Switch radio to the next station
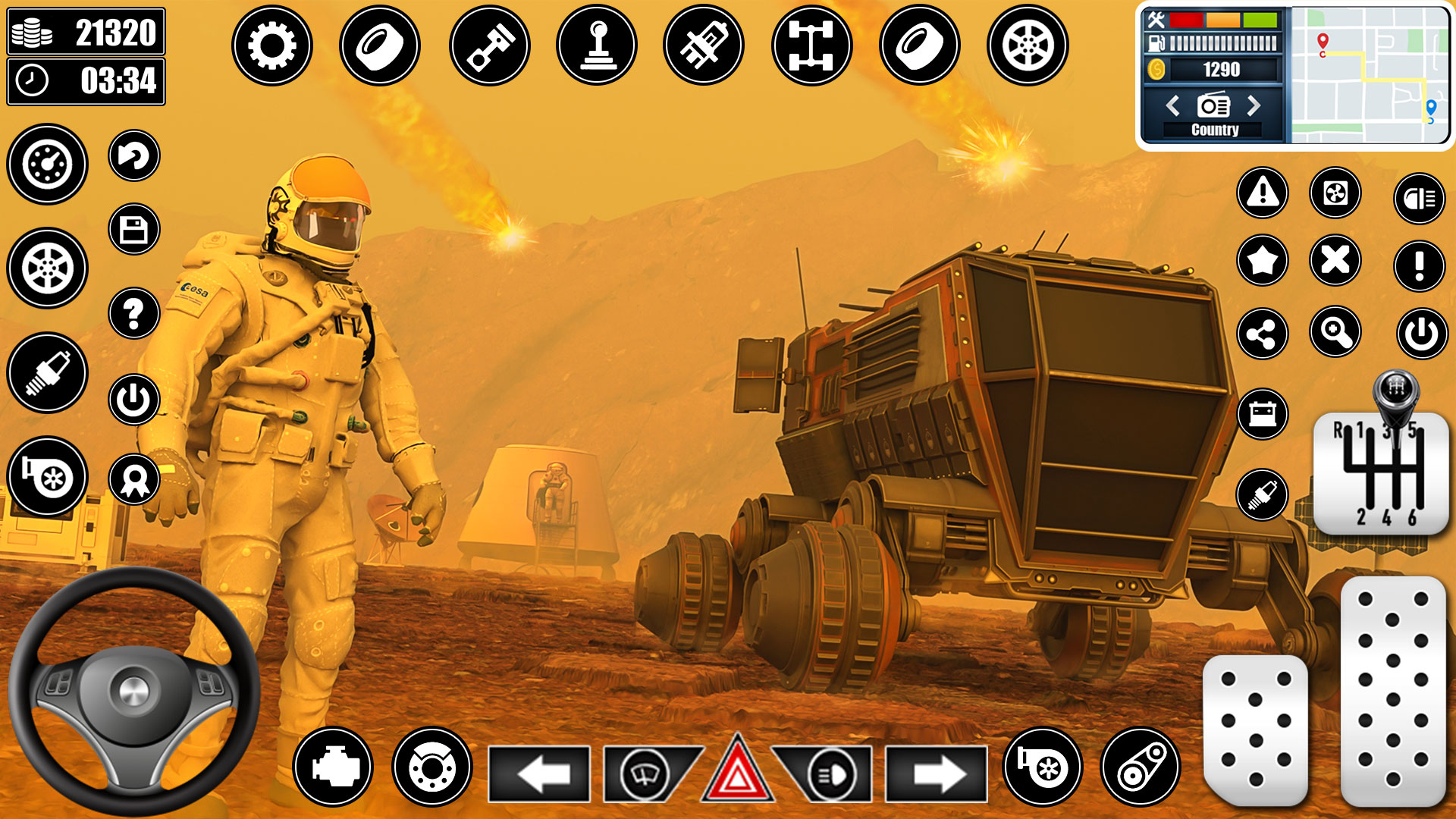The width and height of the screenshot is (1456, 819). (x=1254, y=105)
